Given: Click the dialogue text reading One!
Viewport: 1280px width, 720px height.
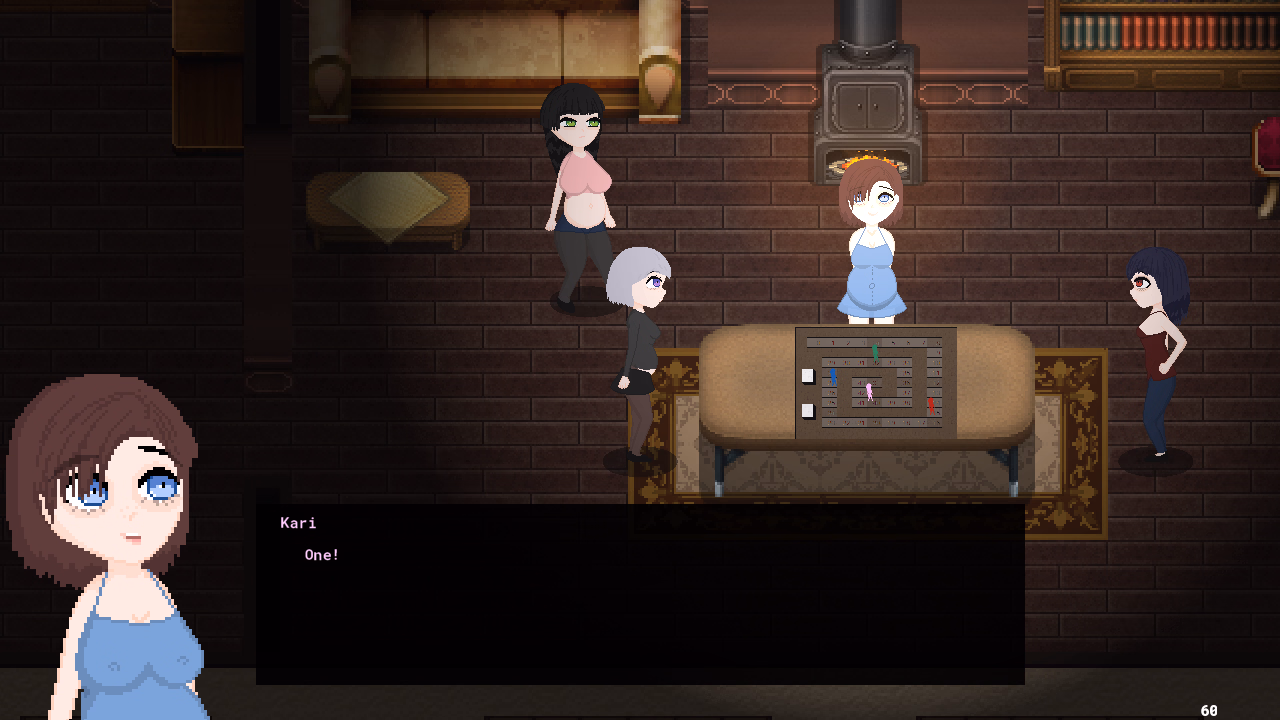Looking at the screenshot, I should click(x=322, y=555).
